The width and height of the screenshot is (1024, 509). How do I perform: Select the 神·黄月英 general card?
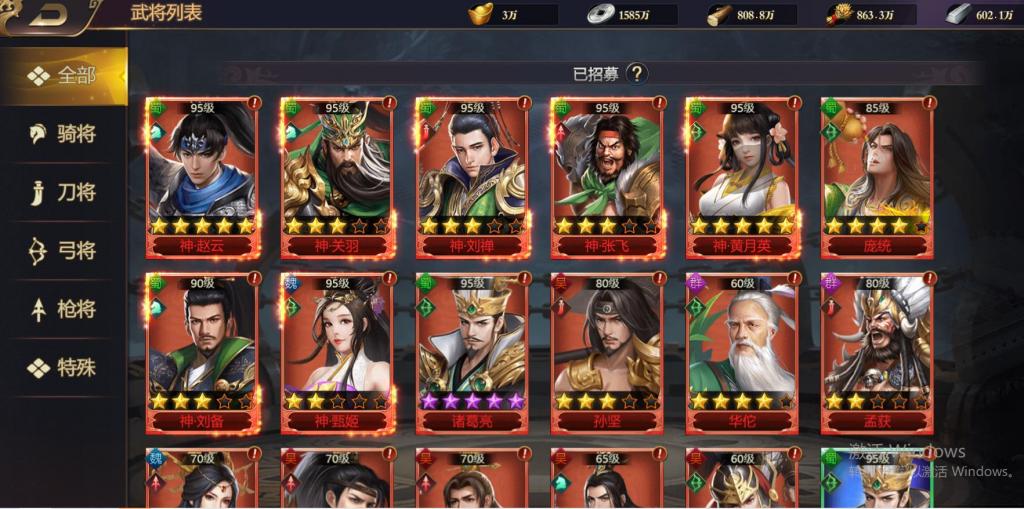click(742, 176)
